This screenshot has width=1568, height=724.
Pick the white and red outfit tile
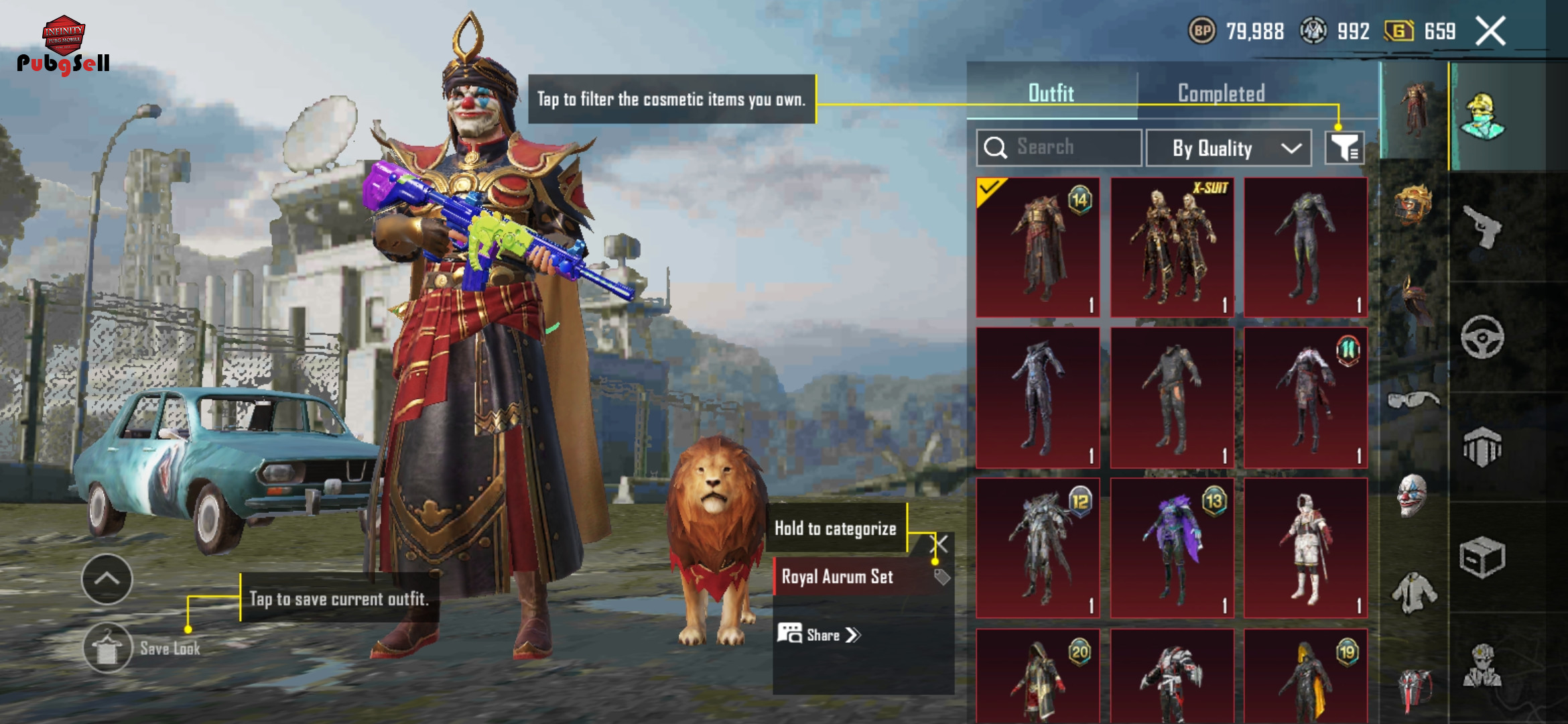click(1305, 548)
